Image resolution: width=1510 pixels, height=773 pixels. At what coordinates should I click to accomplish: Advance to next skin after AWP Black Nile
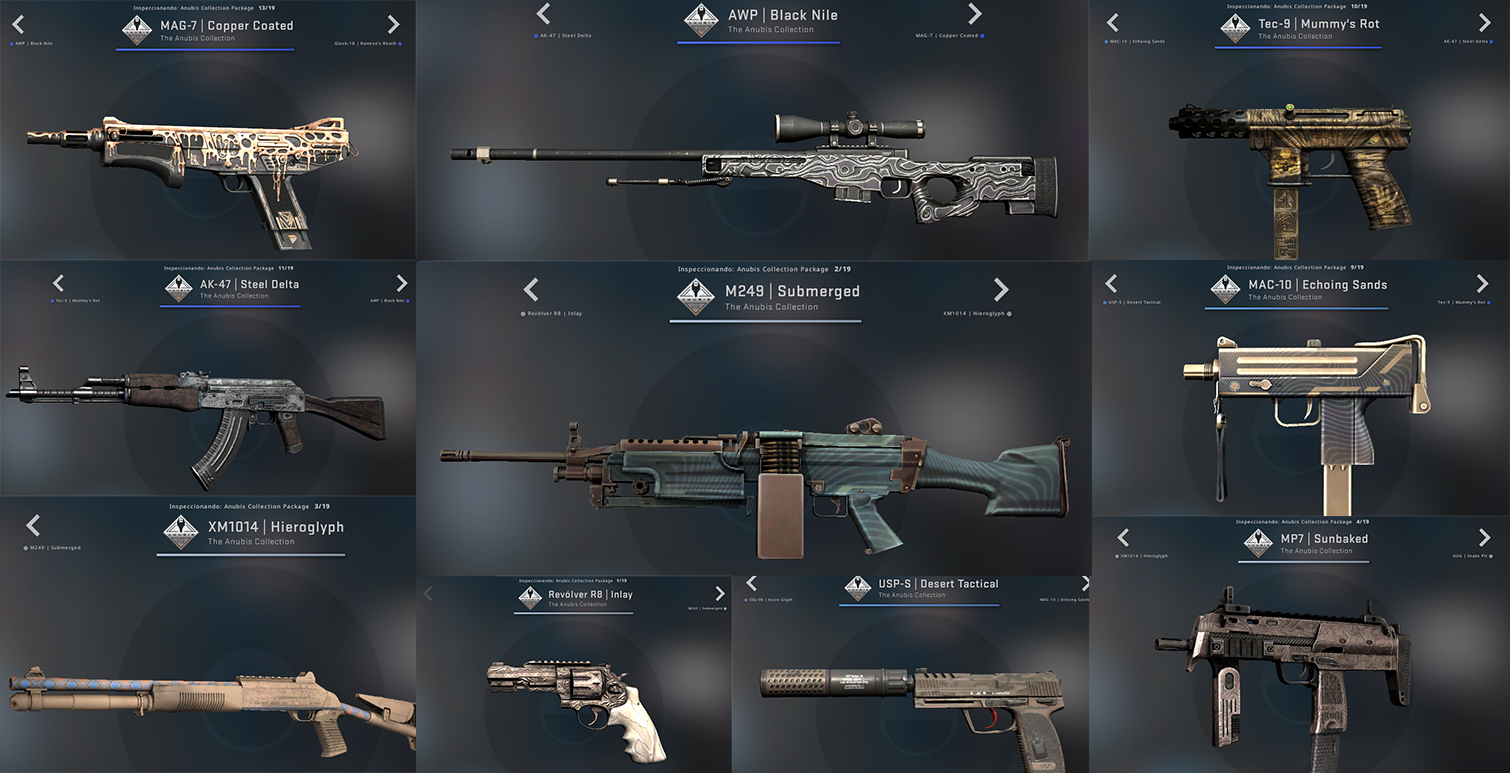975,14
